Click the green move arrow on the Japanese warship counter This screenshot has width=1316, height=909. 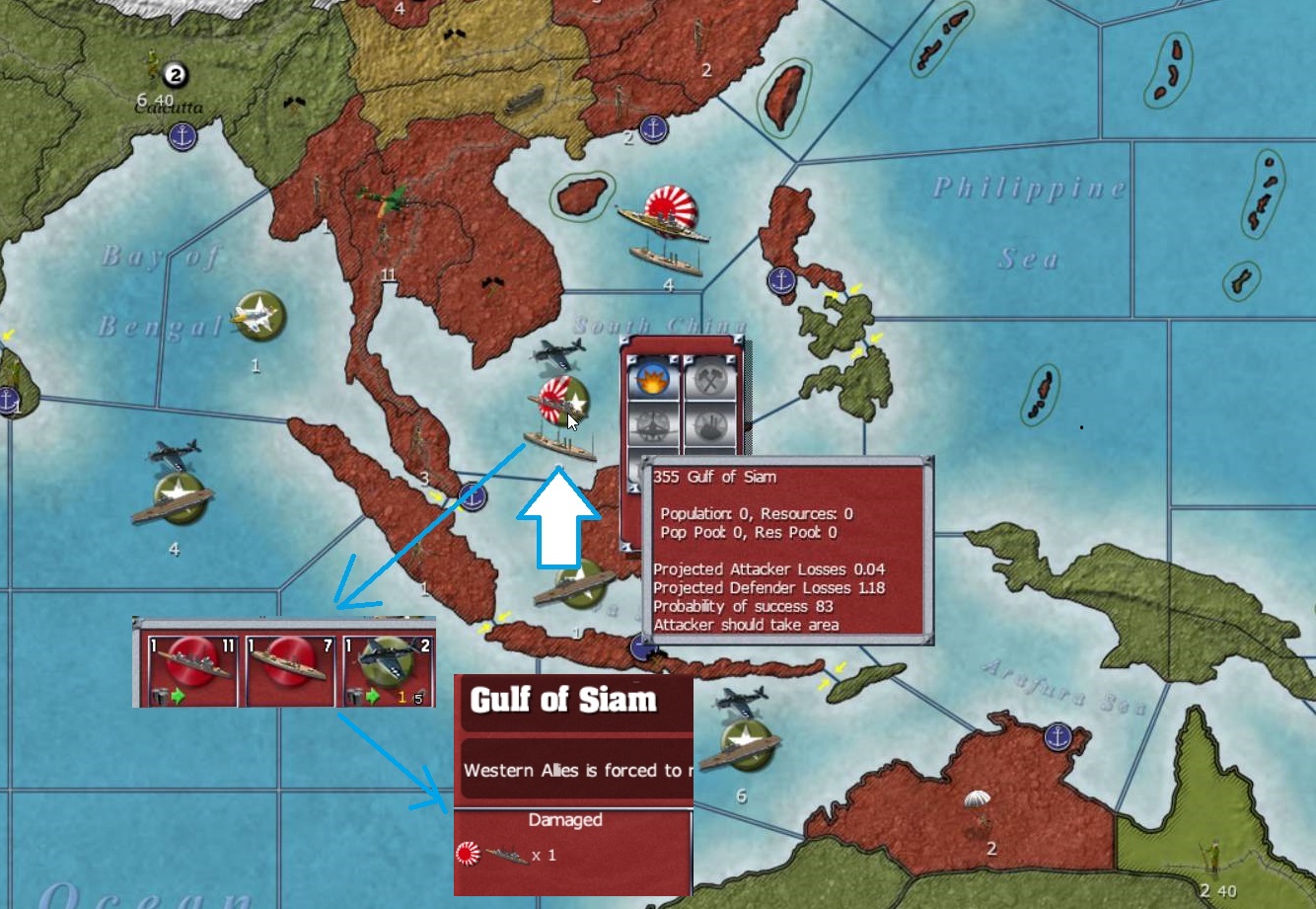coord(178,695)
